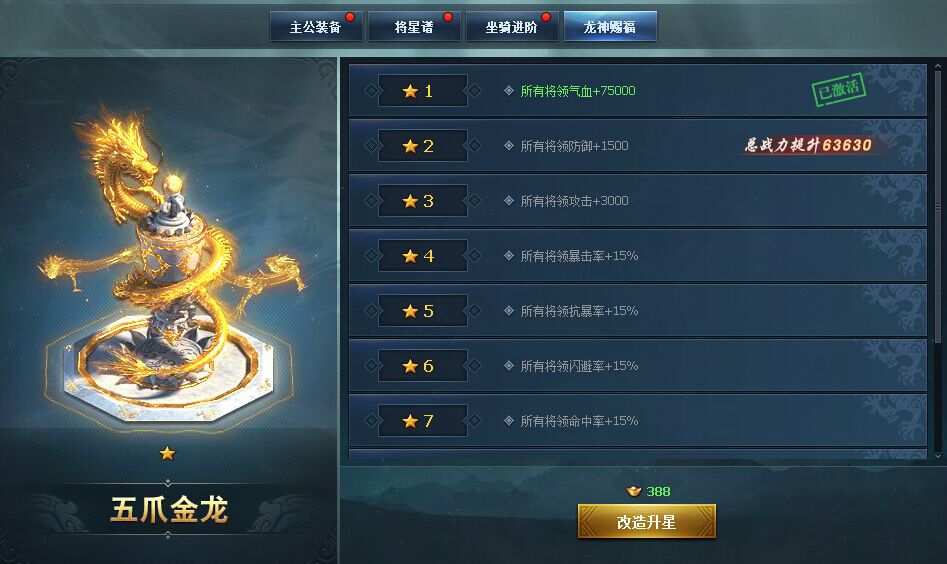The height and width of the screenshot is (564, 947).
Task: Switch to the 龙神赐福 tab
Action: coord(610,27)
